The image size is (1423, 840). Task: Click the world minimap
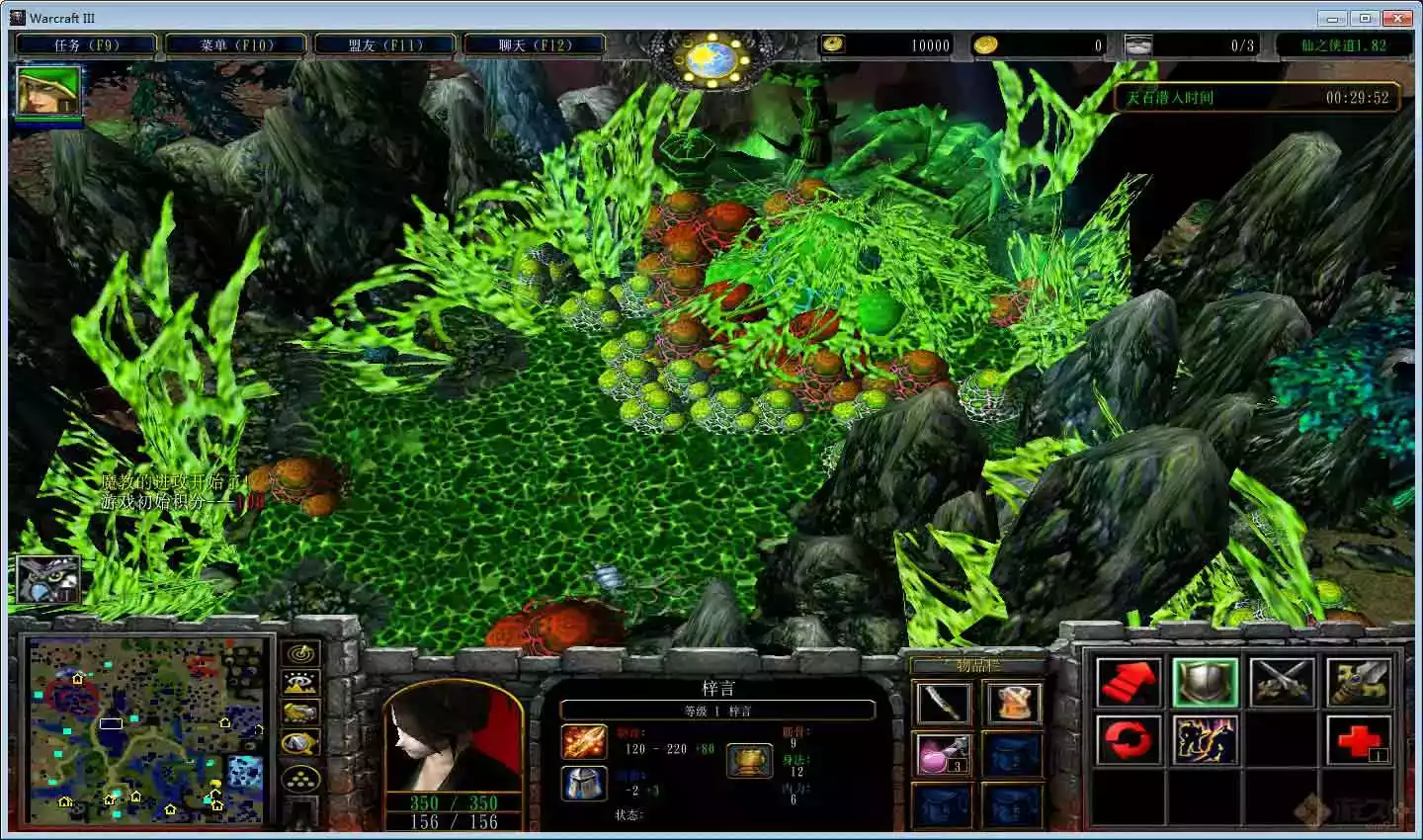tap(147, 729)
